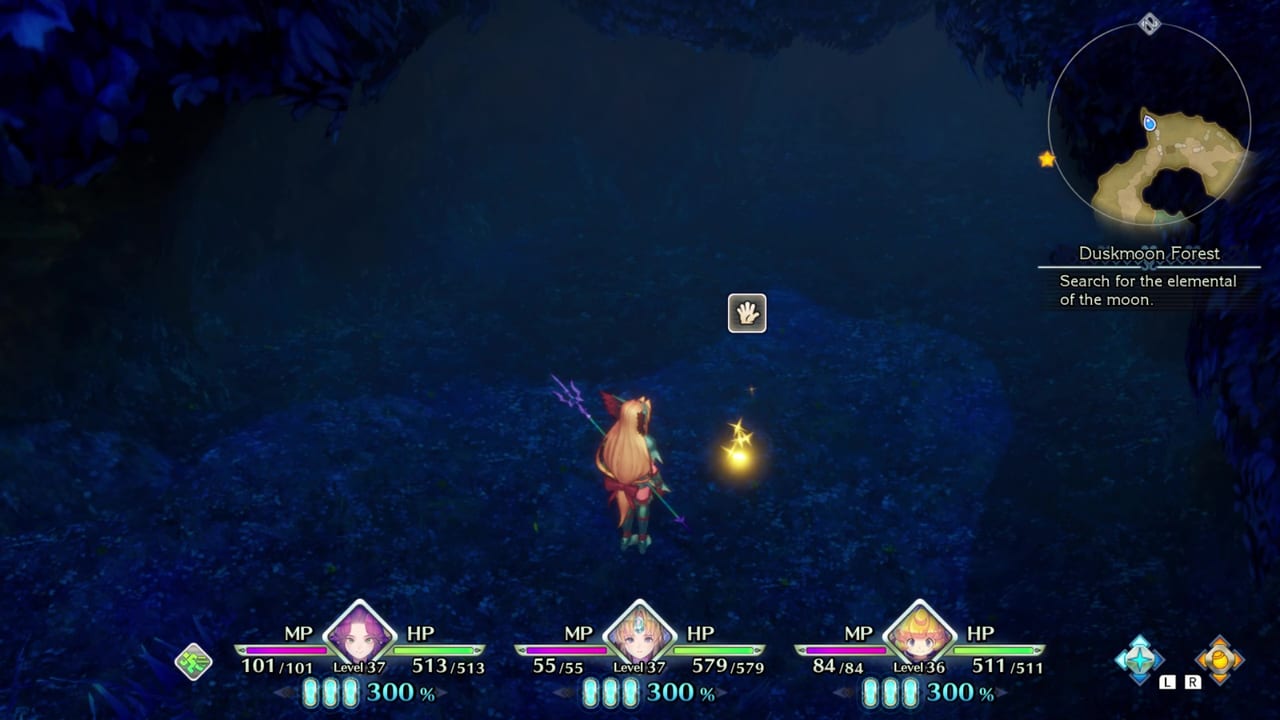Click the hand interaction prompt icon
The height and width of the screenshot is (720, 1280).
coord(747,313)
